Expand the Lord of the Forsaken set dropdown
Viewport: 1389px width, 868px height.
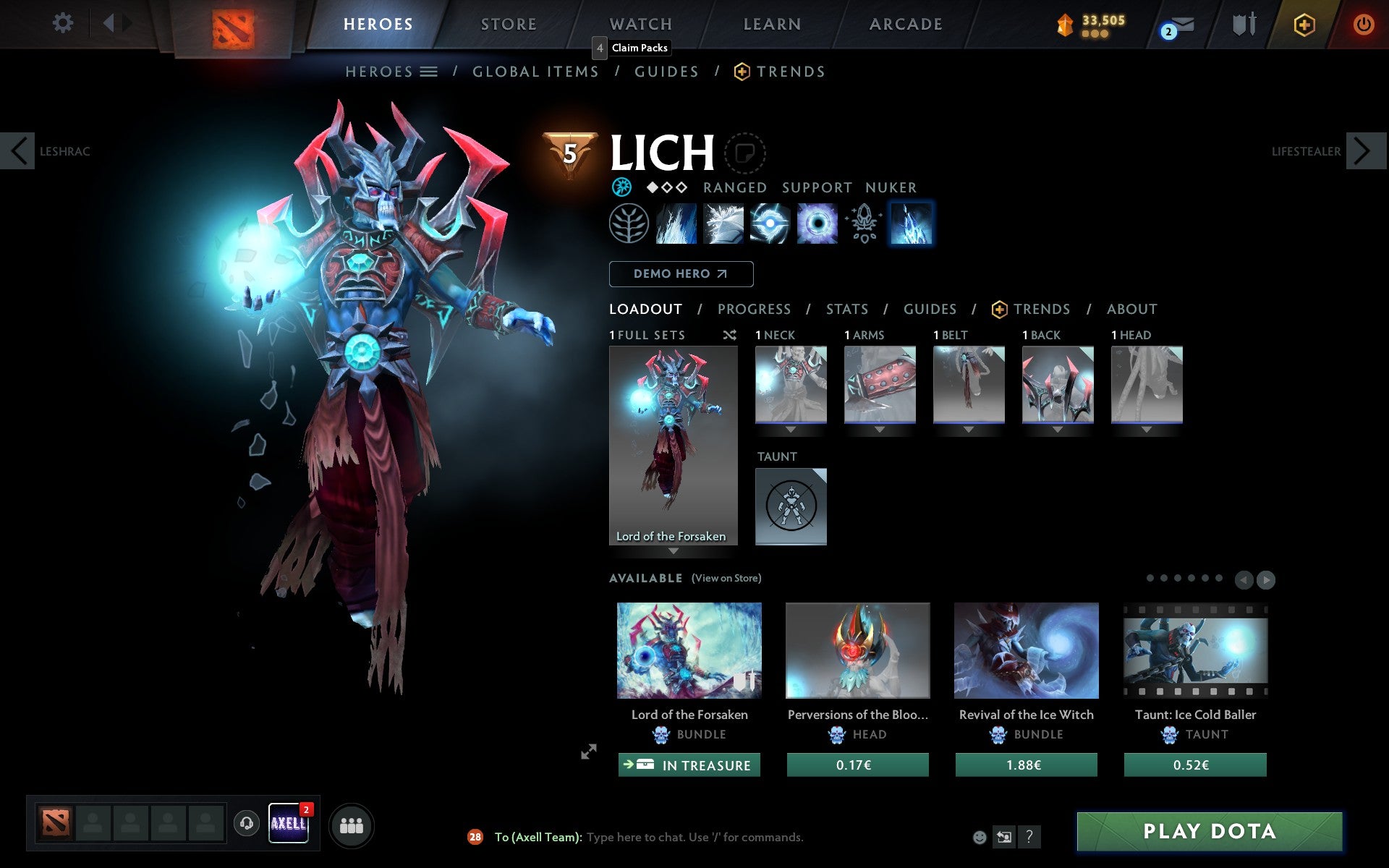pyautogui.click(x=674, y=550)
